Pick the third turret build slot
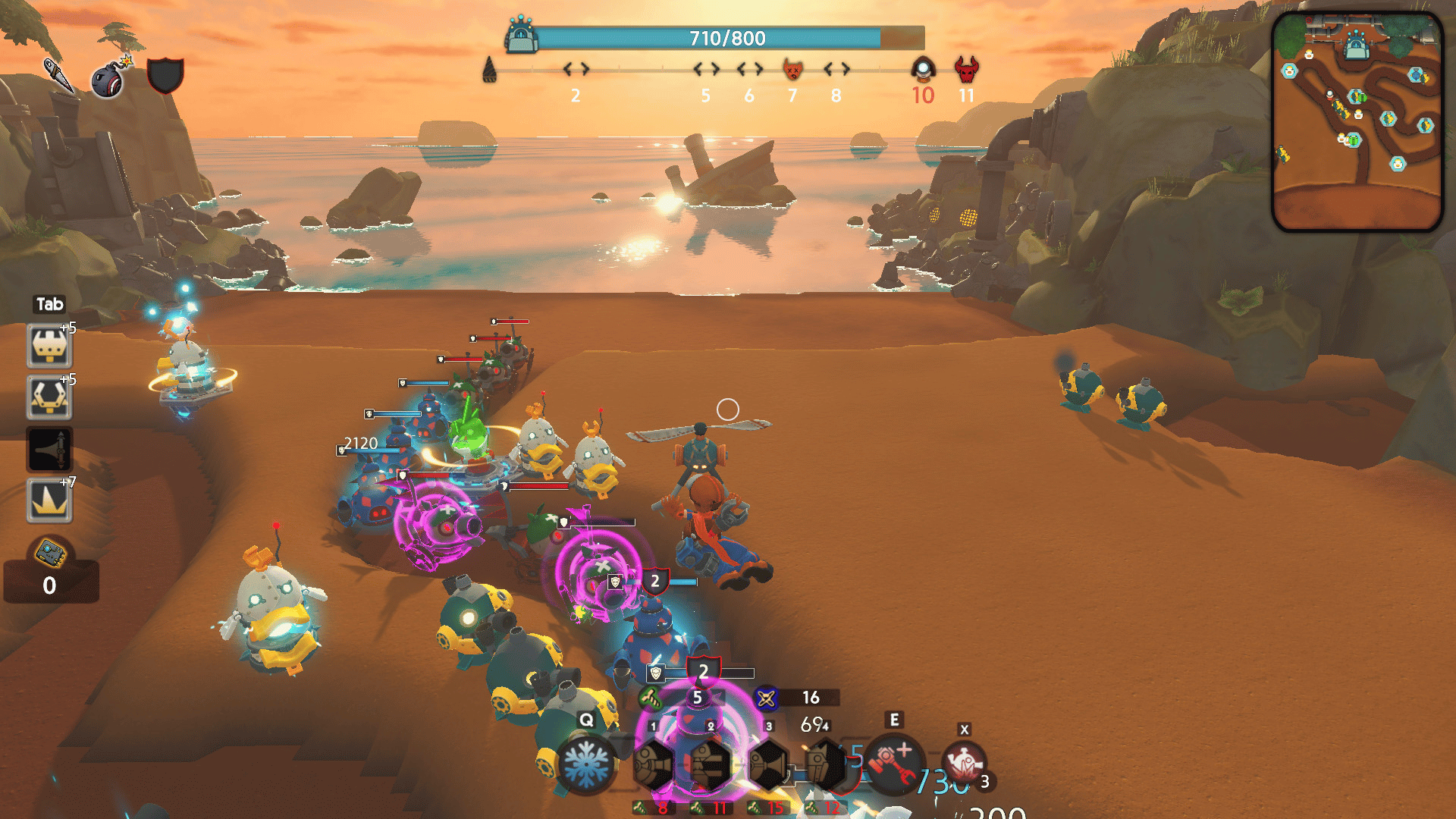 pyautogui.click(x=768, y=764)
